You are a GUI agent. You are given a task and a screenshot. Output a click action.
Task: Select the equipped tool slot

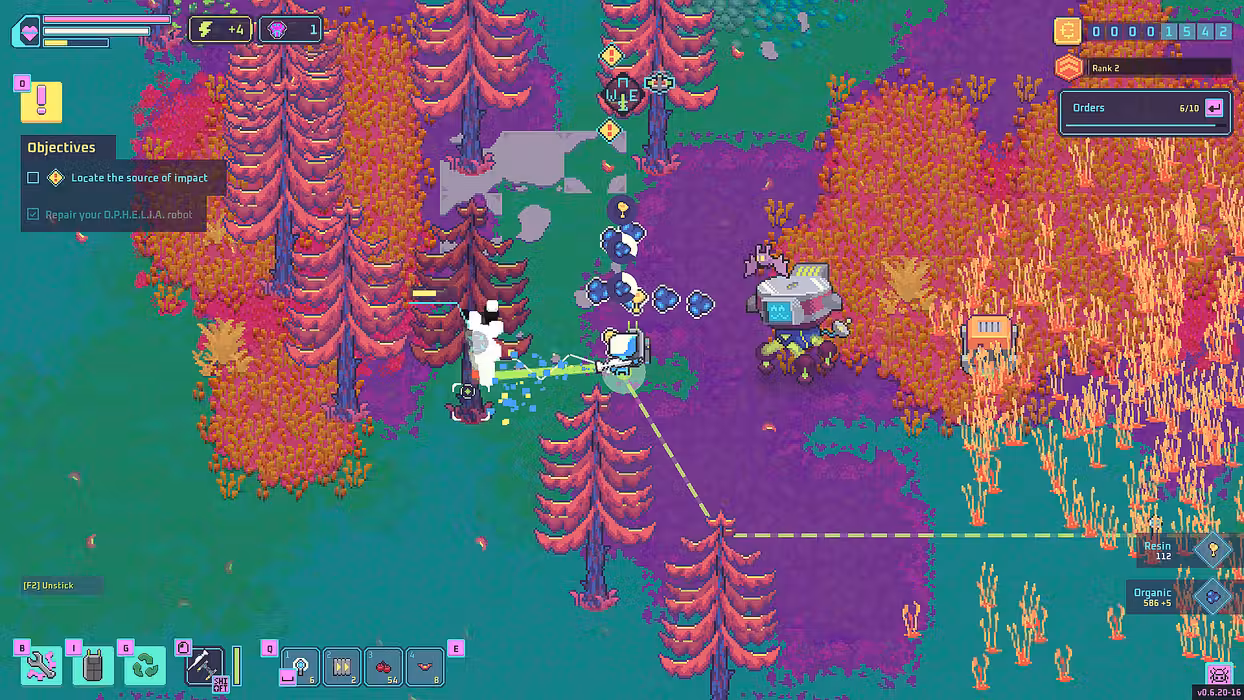(204, 666)
